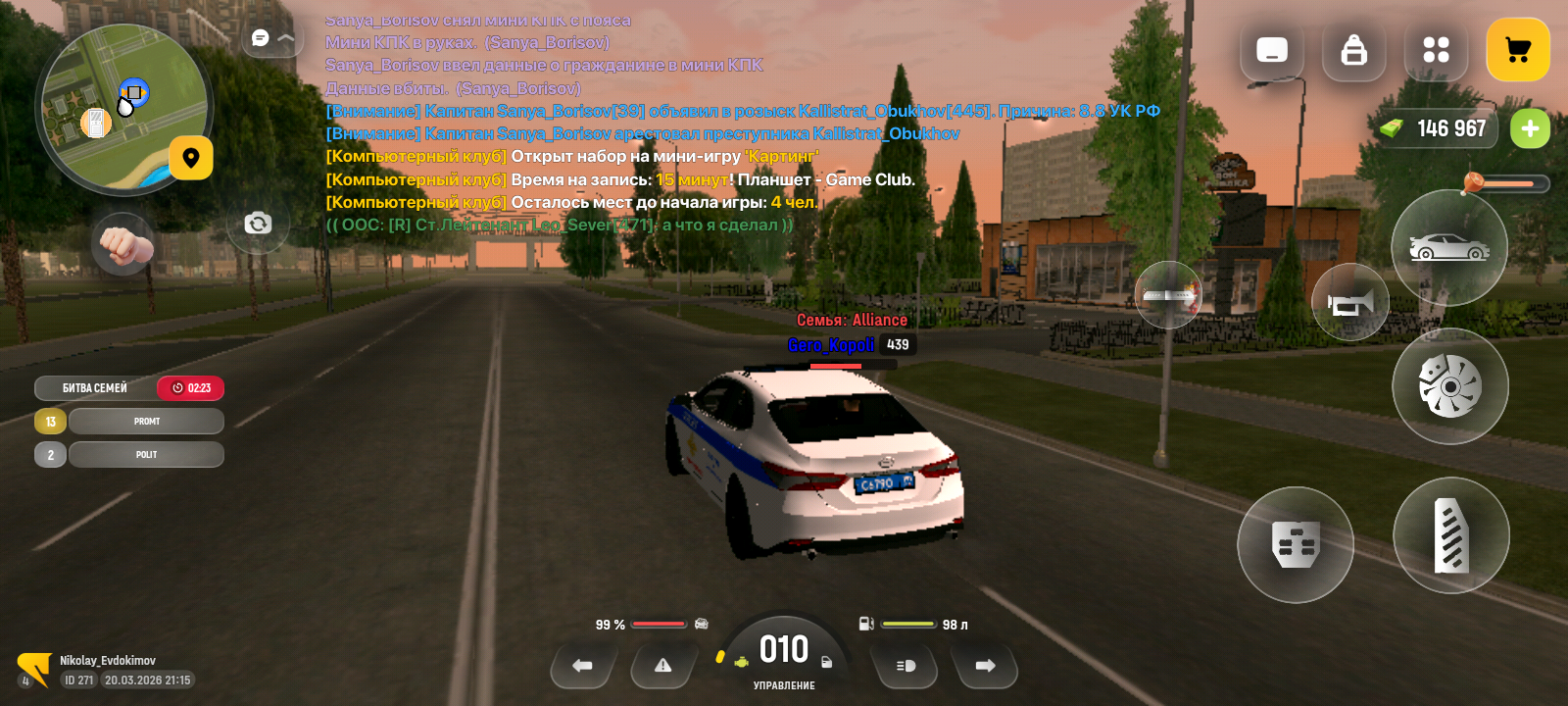Select the fist weapon icon

click(x=122, y=244)
